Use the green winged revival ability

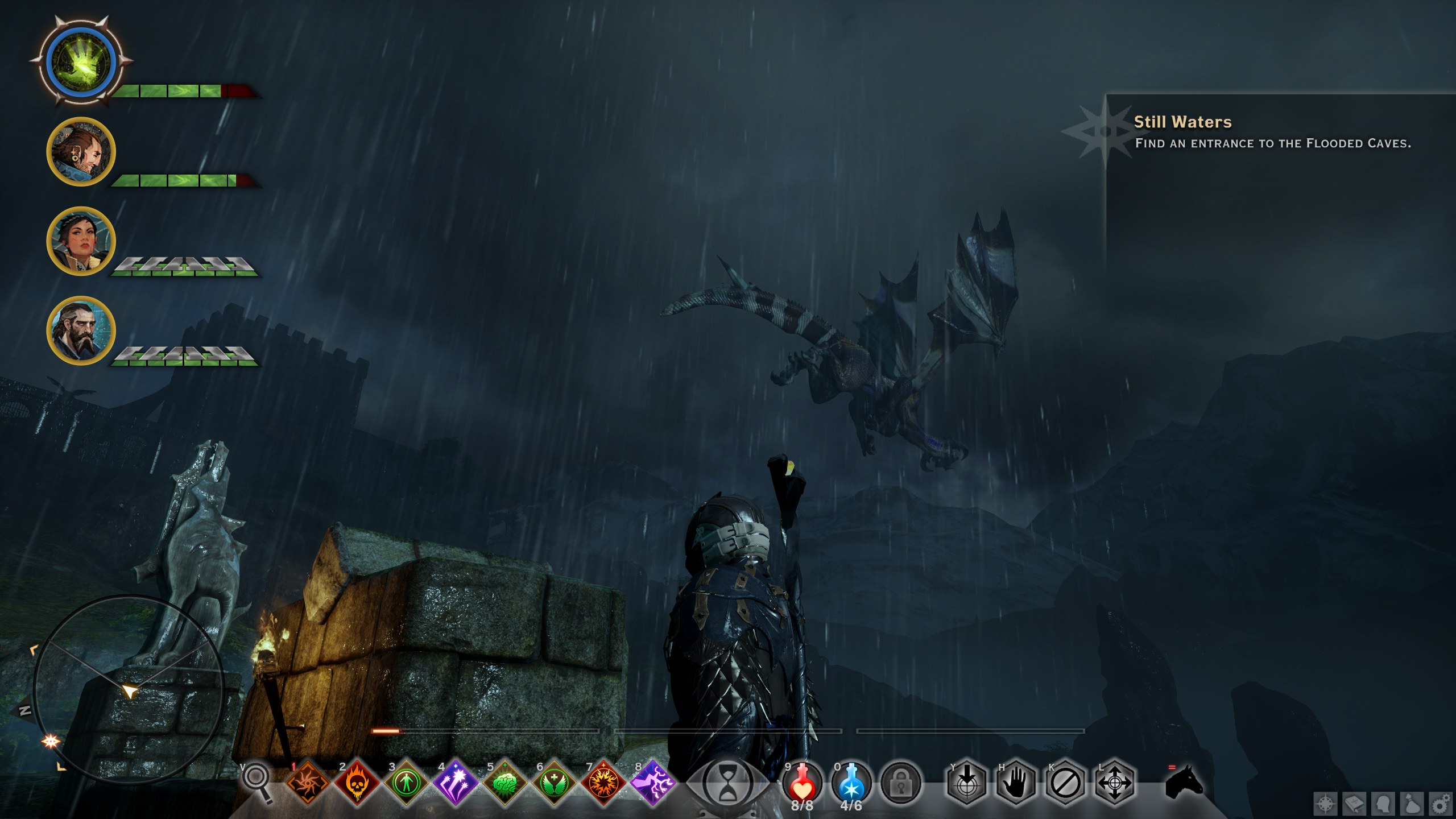554,783
